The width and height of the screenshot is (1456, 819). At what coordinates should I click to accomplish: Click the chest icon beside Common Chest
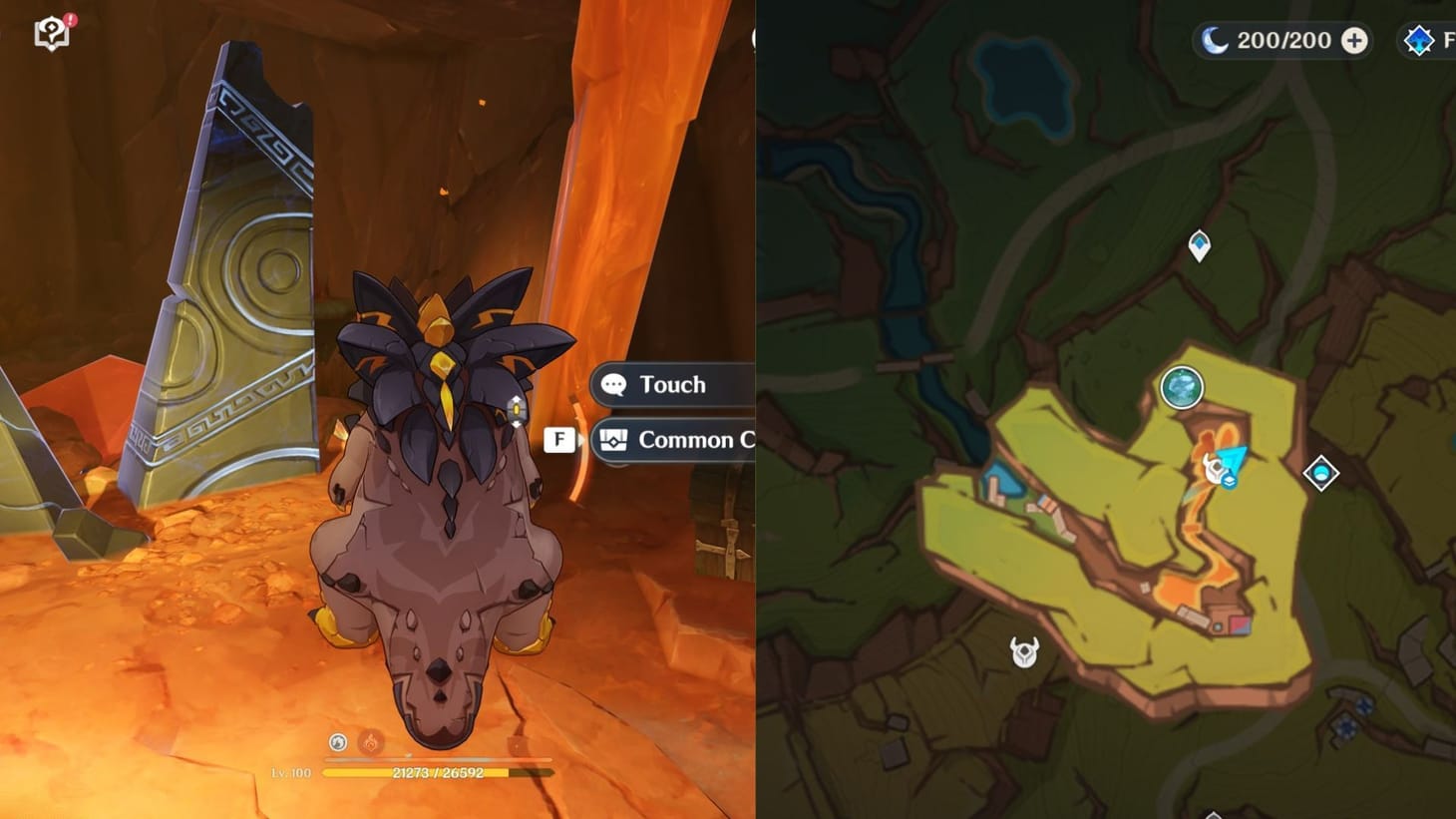[x=615, y=439]
